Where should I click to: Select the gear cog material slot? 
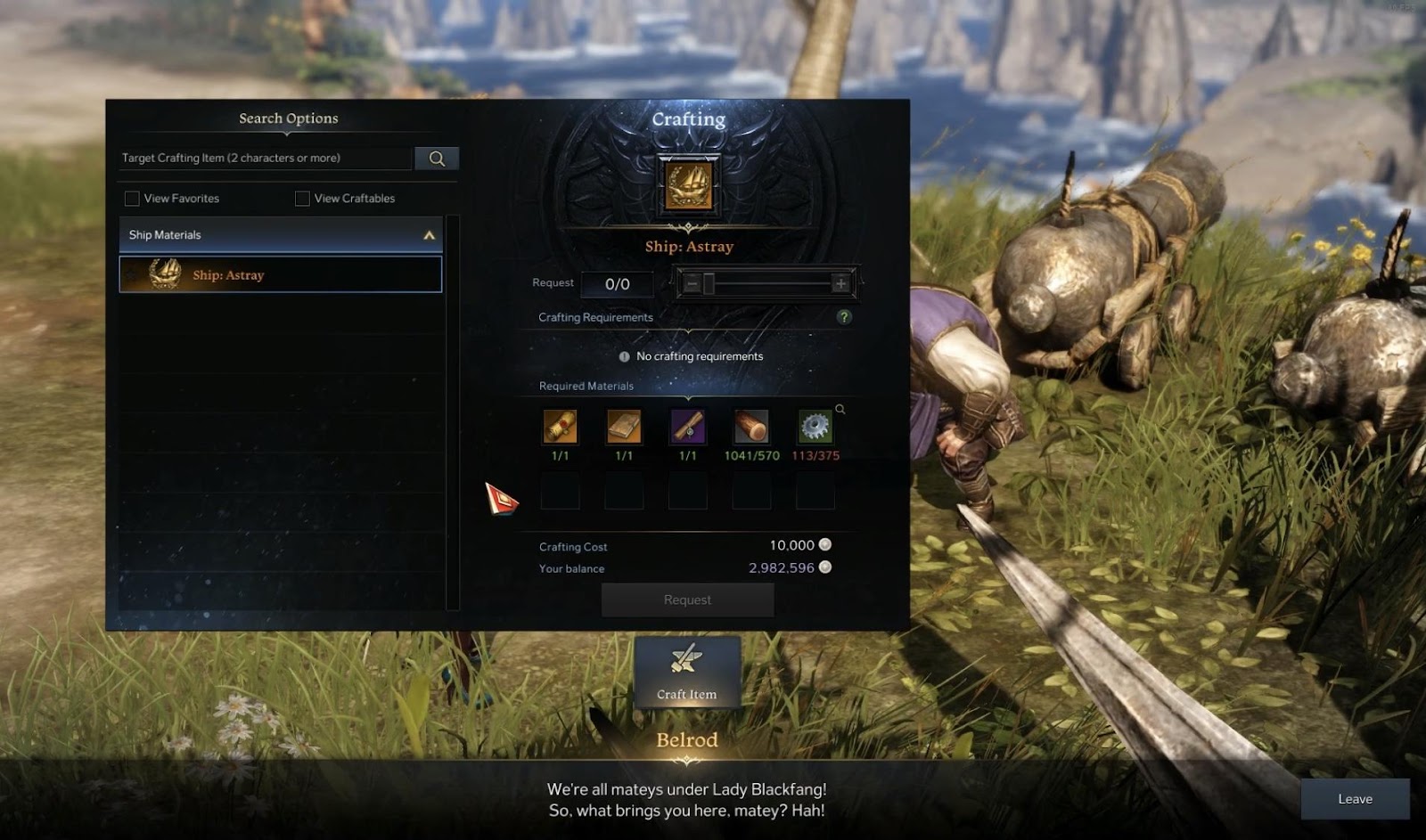pyautogui.click(x=815, y=428)
